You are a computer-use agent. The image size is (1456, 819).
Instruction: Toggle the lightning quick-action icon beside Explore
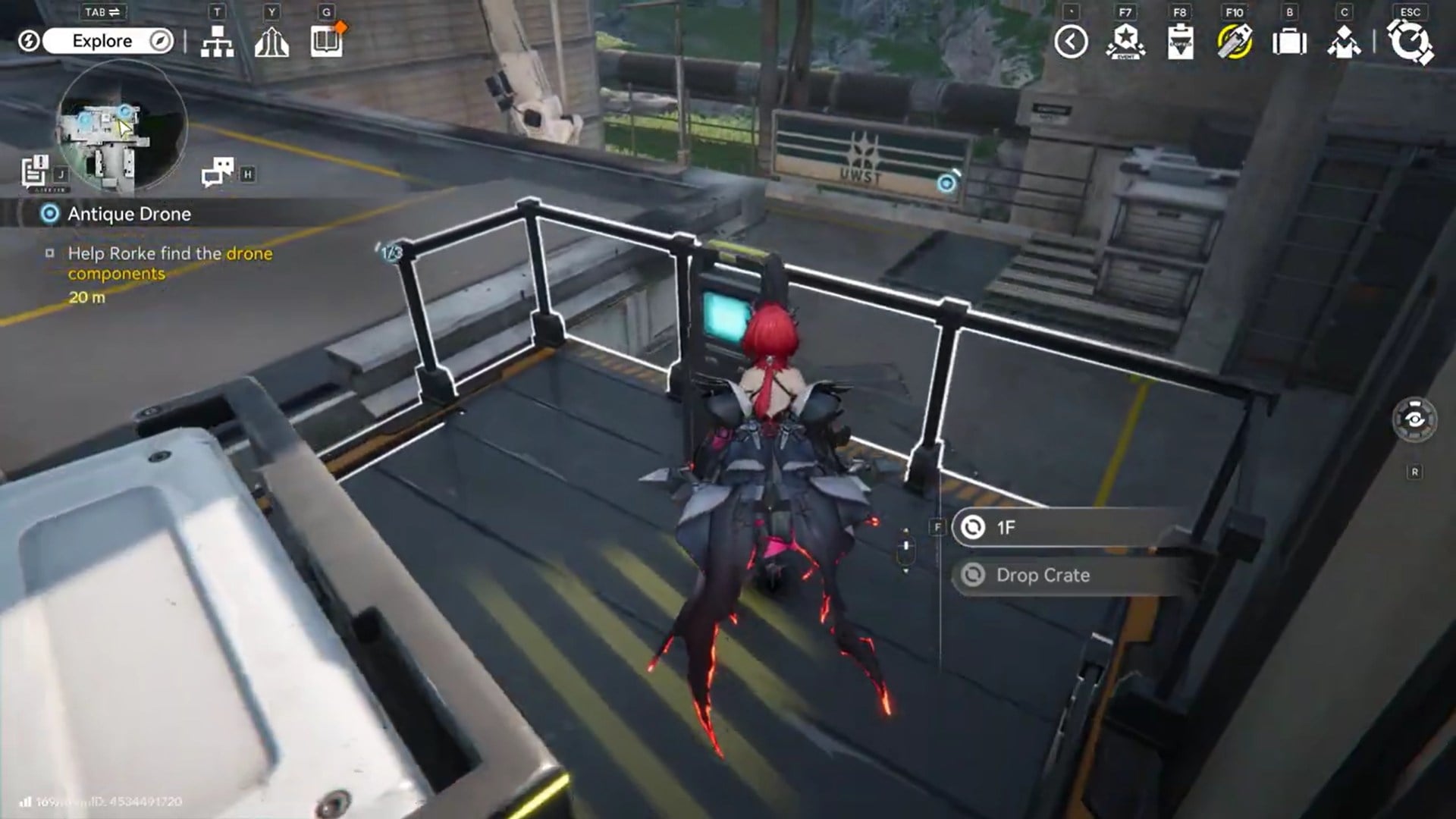(x=29, y=41)
